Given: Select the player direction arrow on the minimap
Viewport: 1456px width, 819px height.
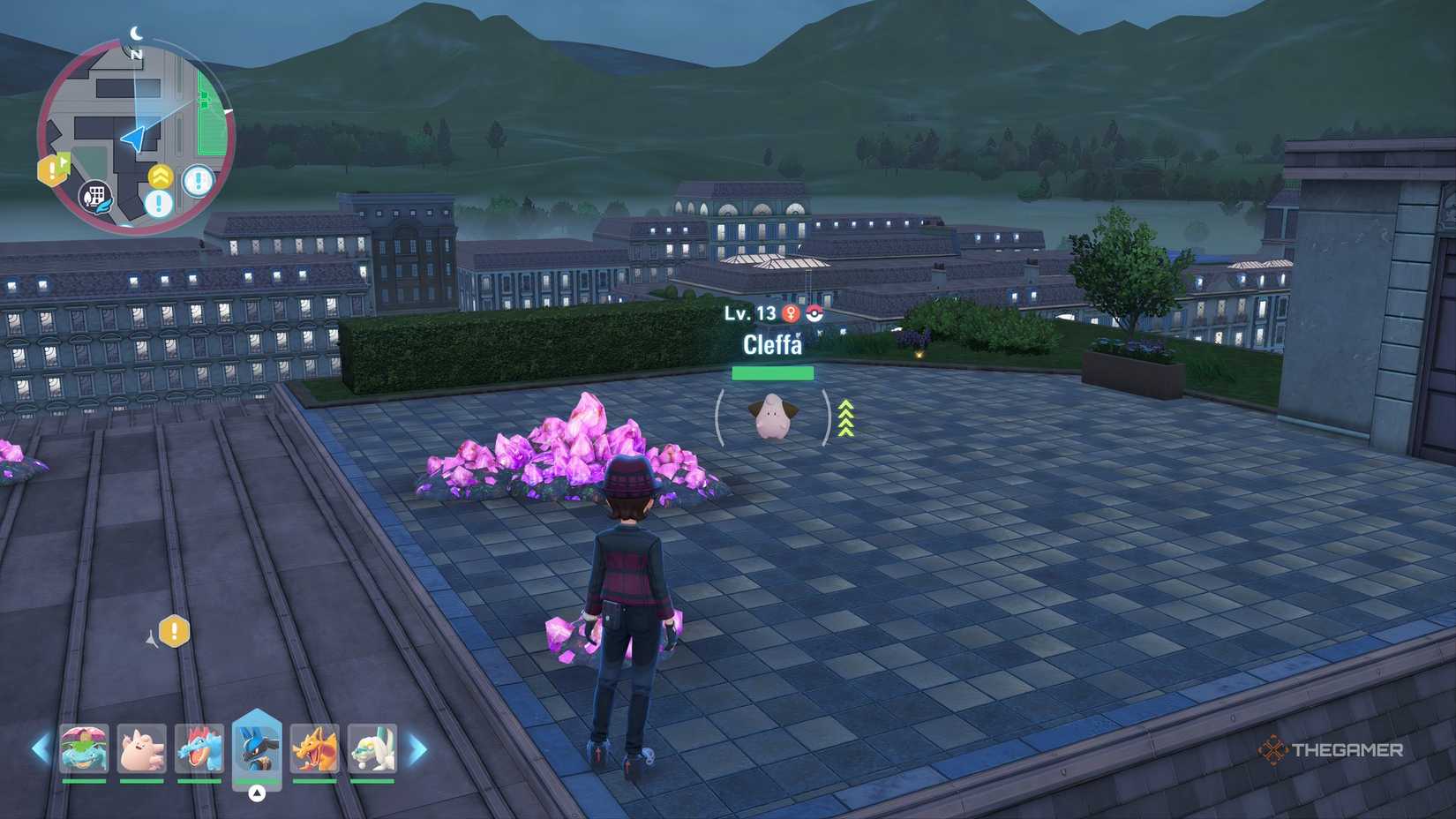Looking at the screenshot, I should pos(134,137).
